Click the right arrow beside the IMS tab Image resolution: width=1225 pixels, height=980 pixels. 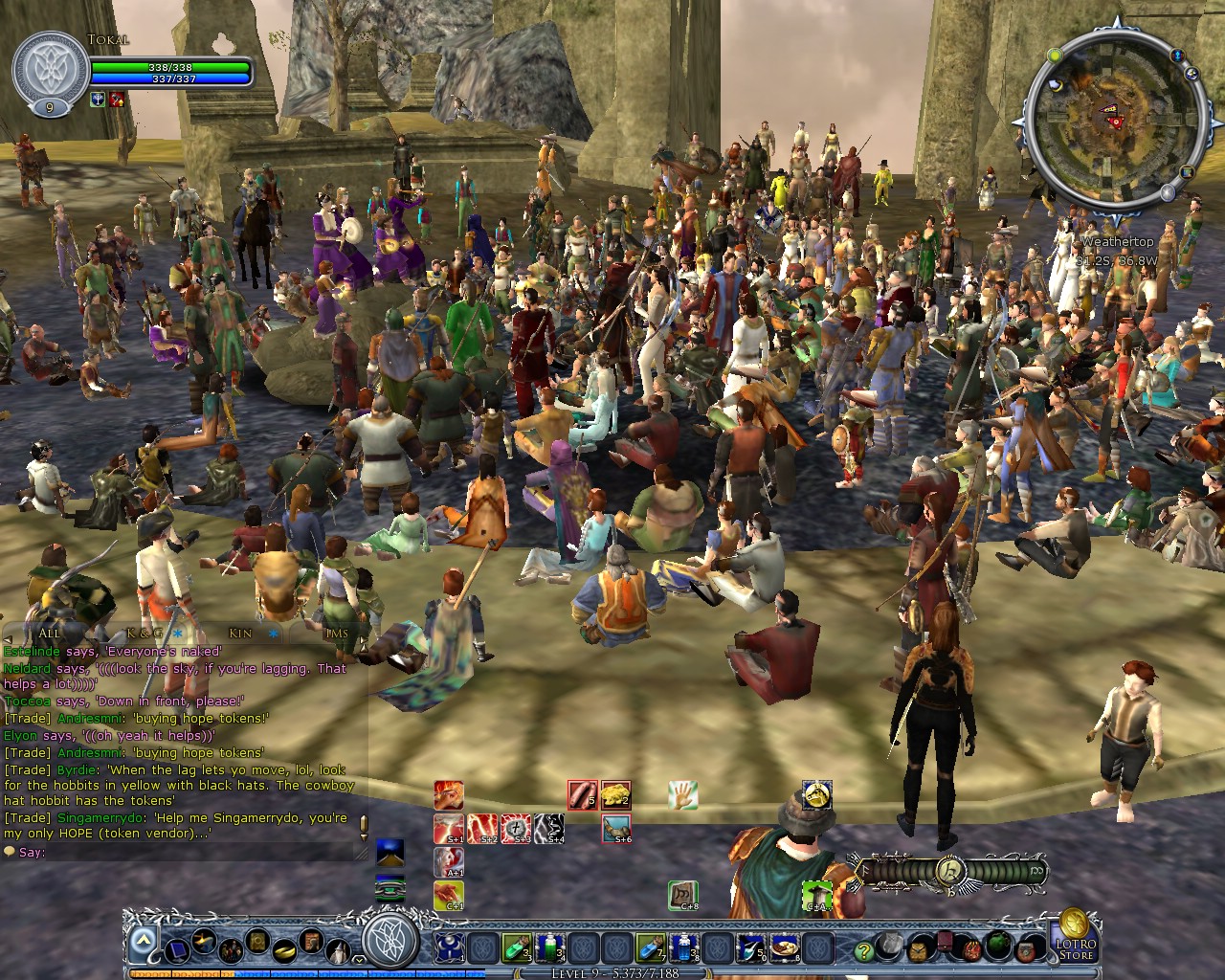click(364, 640)
